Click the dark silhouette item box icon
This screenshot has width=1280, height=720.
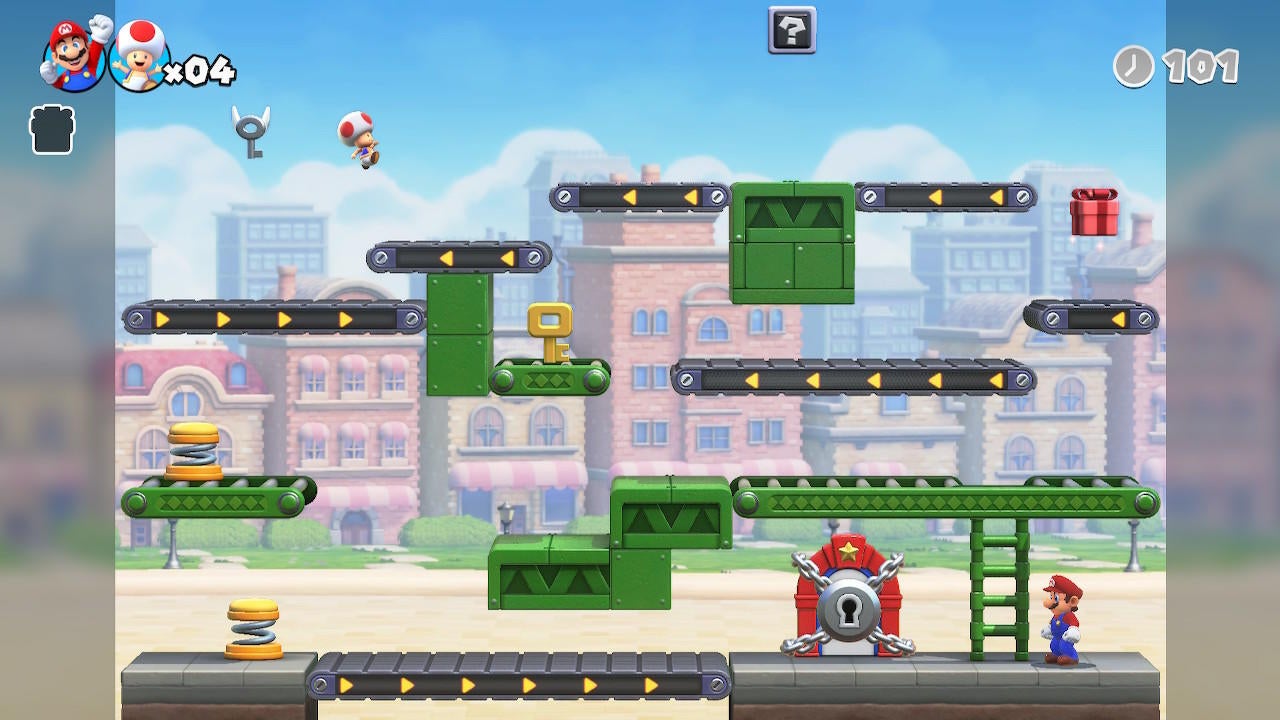coord(52,131)
